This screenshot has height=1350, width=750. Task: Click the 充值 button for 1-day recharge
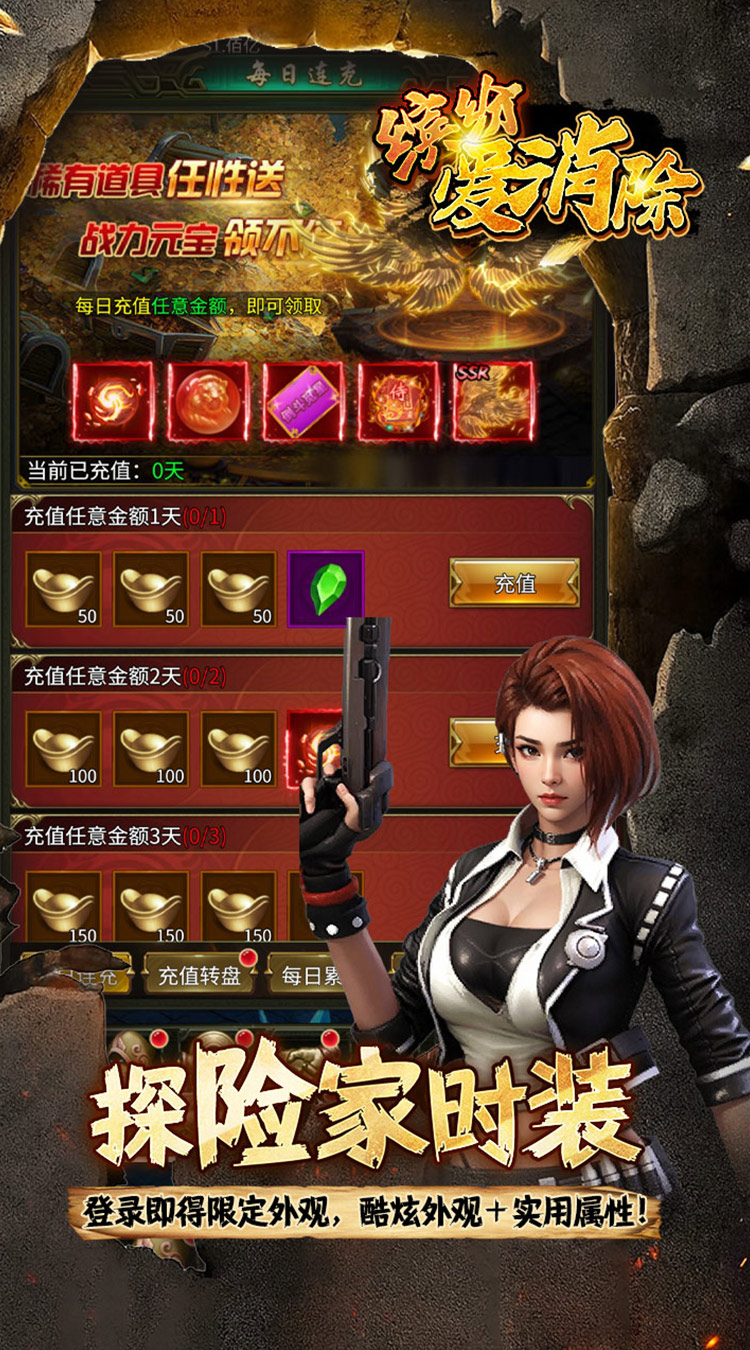[514, 583]
